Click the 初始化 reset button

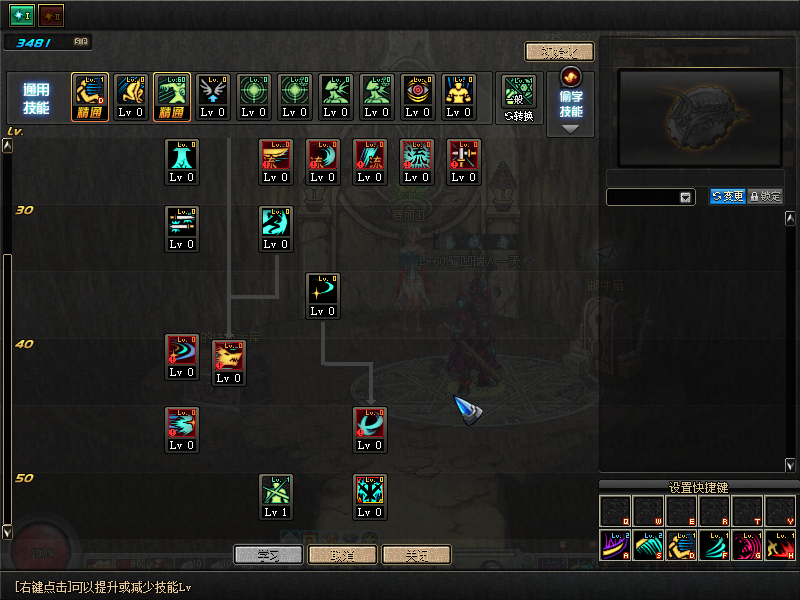pyautogui.click(x=559, y=52)
